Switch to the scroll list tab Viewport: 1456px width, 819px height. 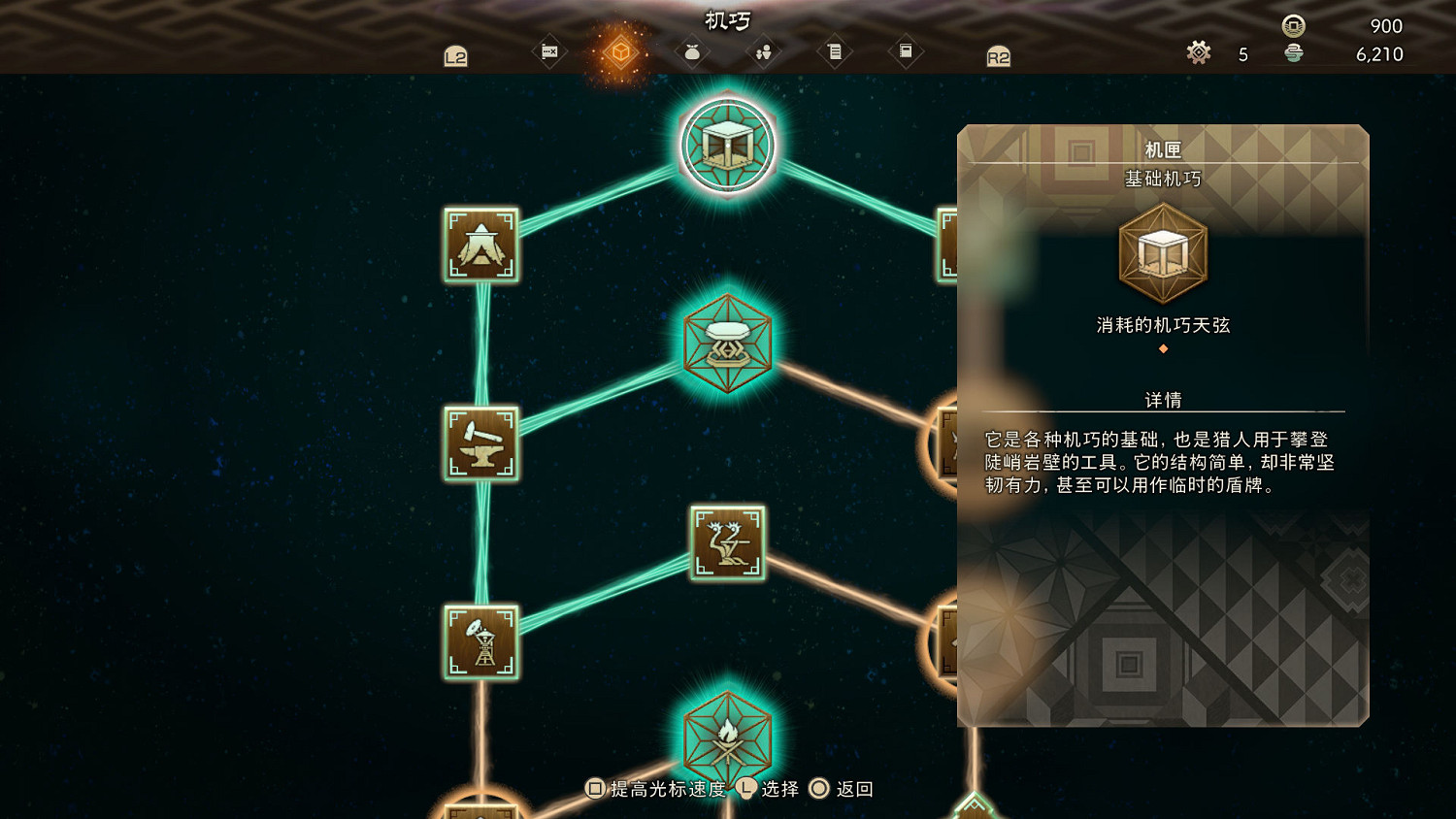pyautogui.click(x=835, y=51)
